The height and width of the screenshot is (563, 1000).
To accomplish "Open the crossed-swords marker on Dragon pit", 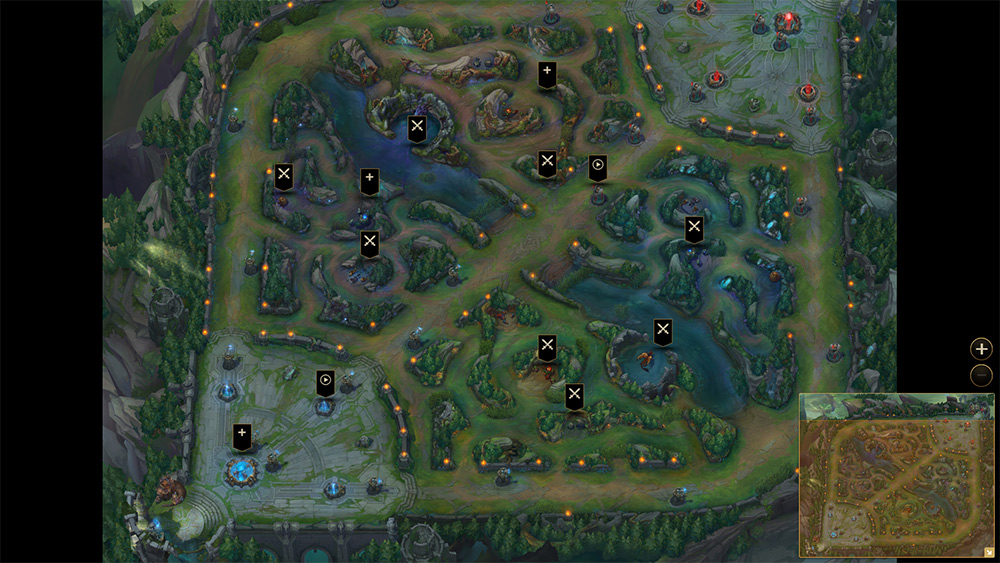I will [662, 330].
